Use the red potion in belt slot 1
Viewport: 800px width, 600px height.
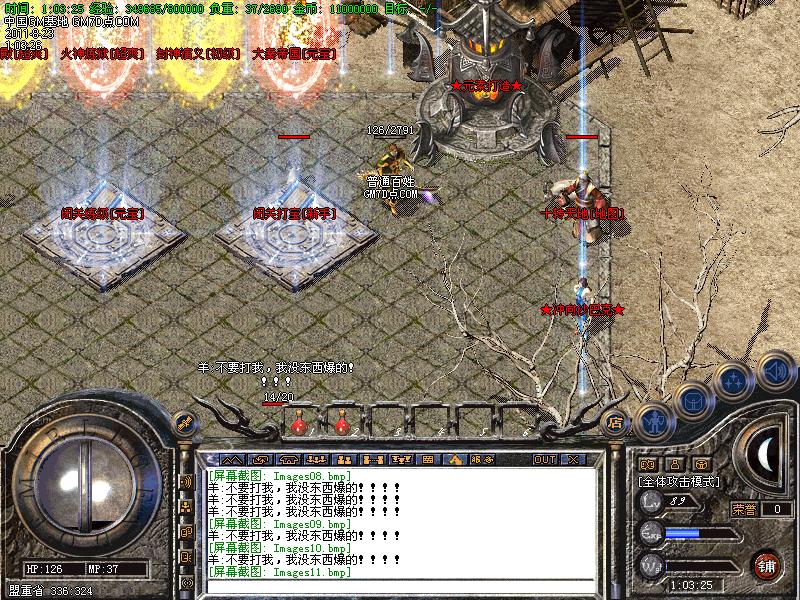pyautogui.click(x=298, y=425)
